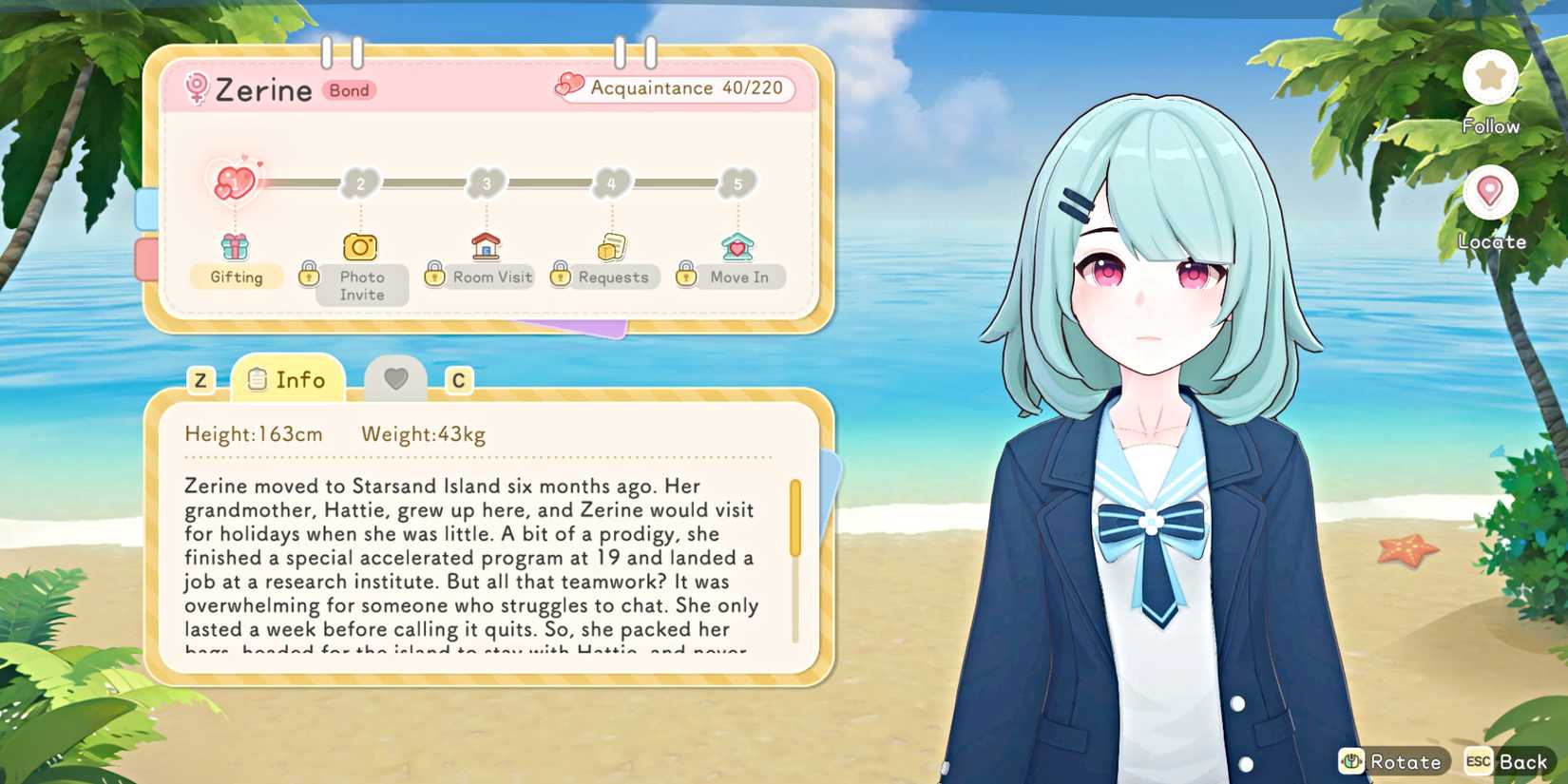The width and height of the screenshot is (1568, 784).
Task: Click bond milestone heart number 1
Action: (235, 182)
